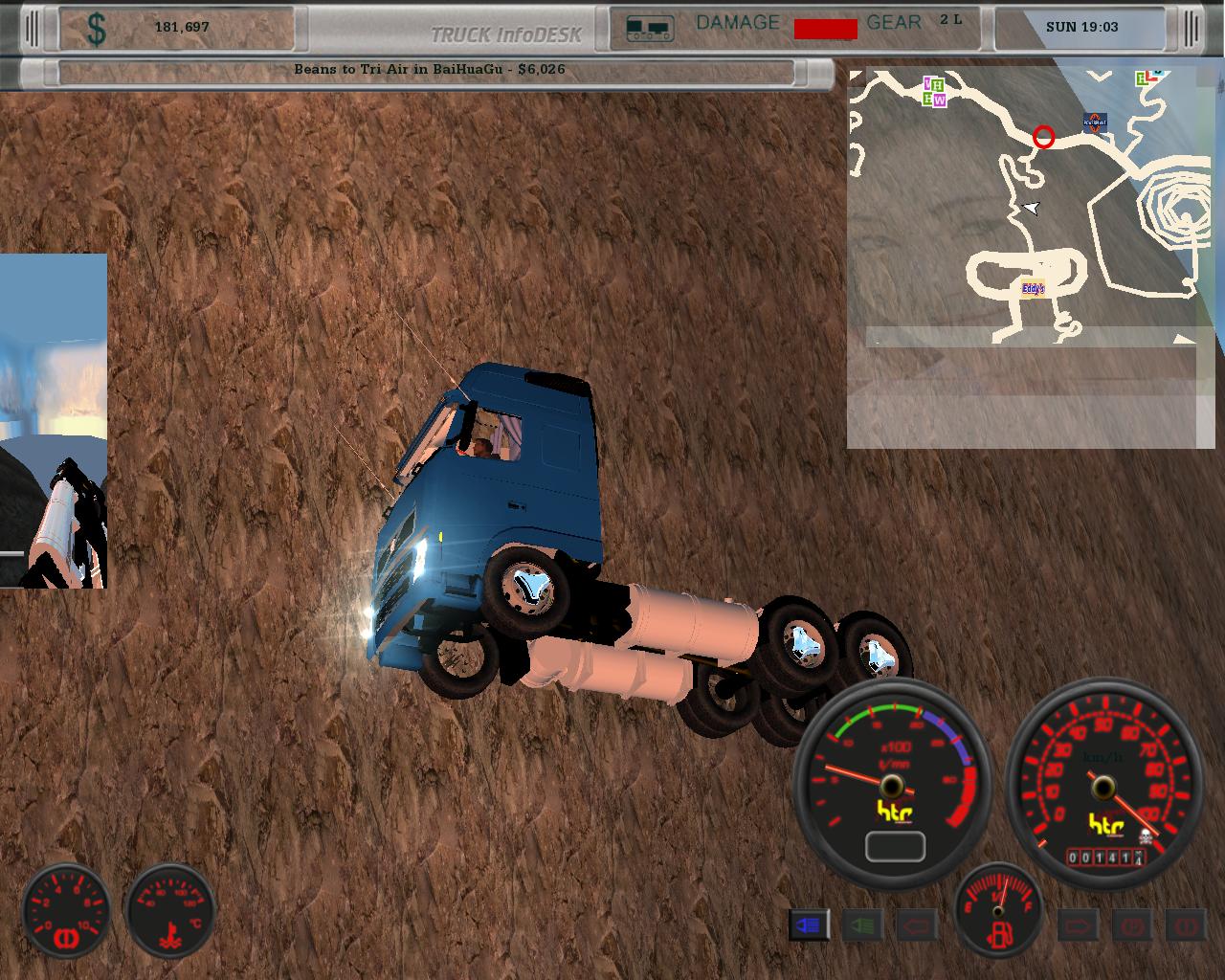Click the truck and trailer icon beside Damage
Viewport: 1225px width, 980px height.
[x=650, y=28]
